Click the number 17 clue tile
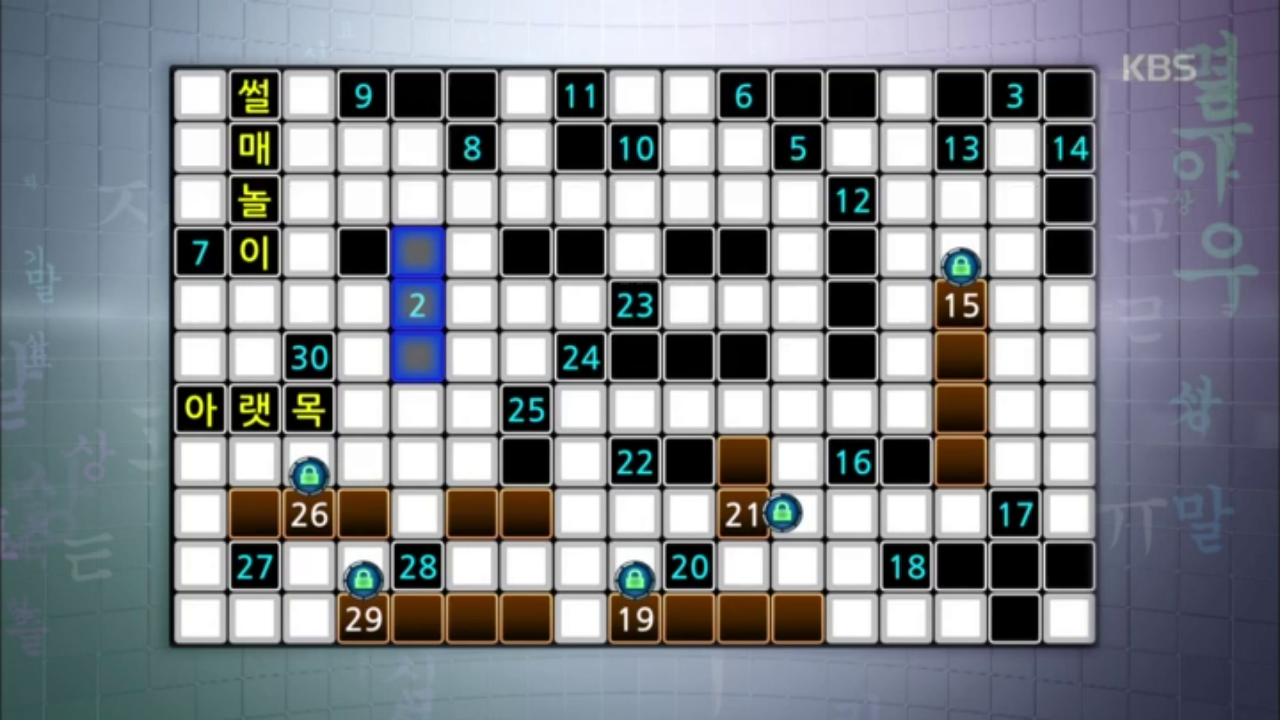Screen dimensions: 1280x720 click(x=1015, y=514)
